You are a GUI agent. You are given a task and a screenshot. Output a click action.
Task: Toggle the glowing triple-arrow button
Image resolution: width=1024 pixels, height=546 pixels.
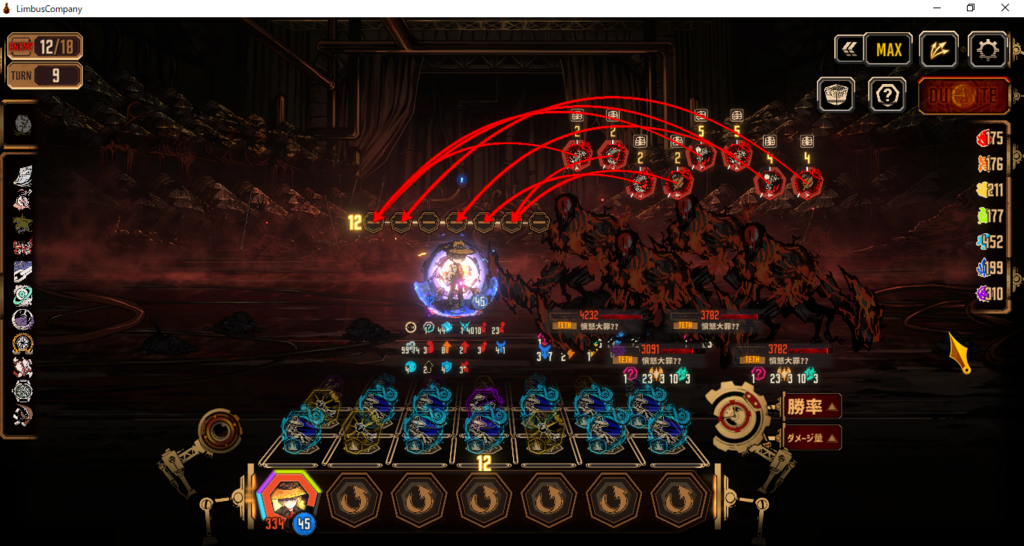pyautogui.click(x=939, y=49)
